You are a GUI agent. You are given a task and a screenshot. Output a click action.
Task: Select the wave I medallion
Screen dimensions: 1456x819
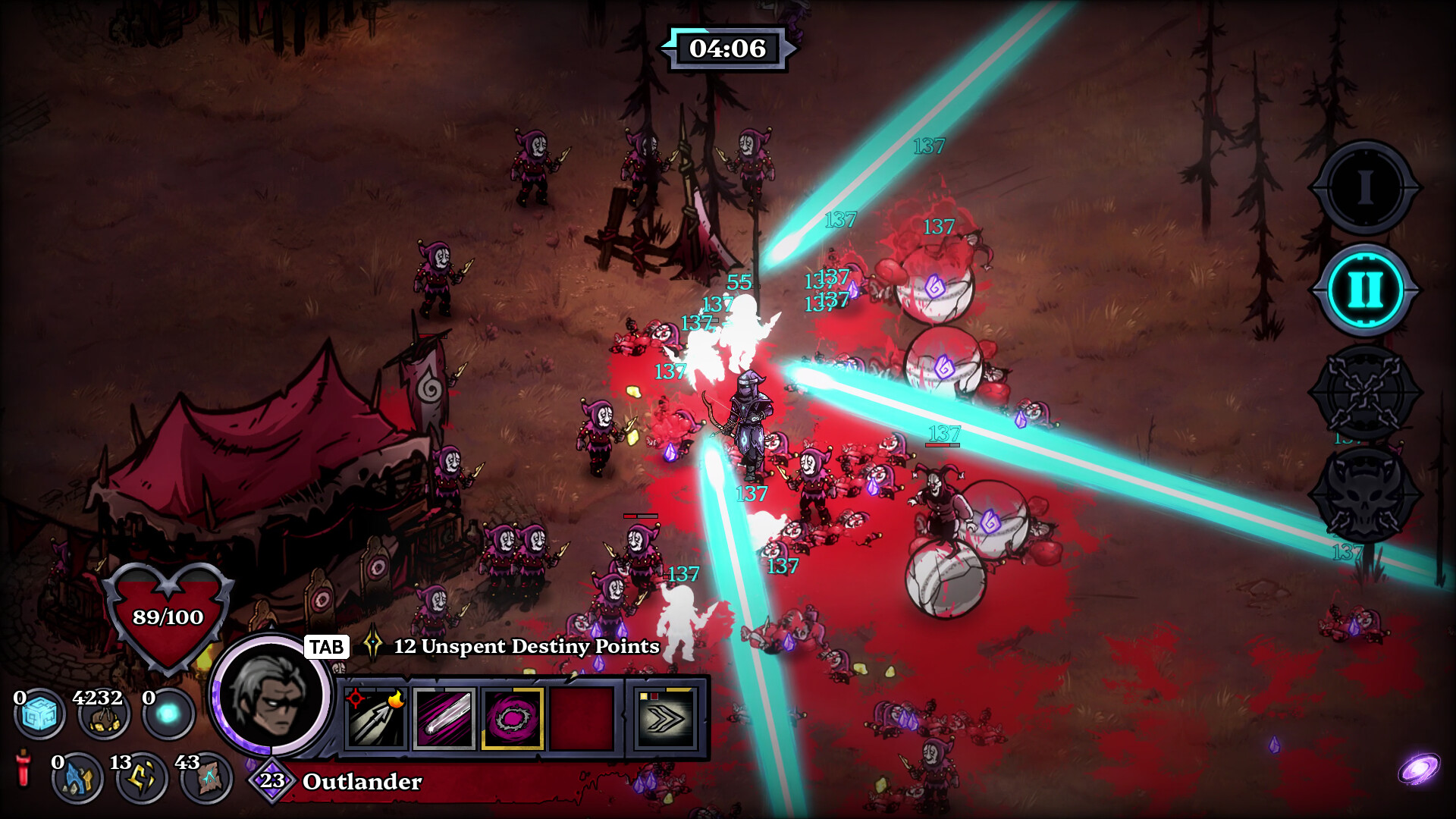point(1364,187)
